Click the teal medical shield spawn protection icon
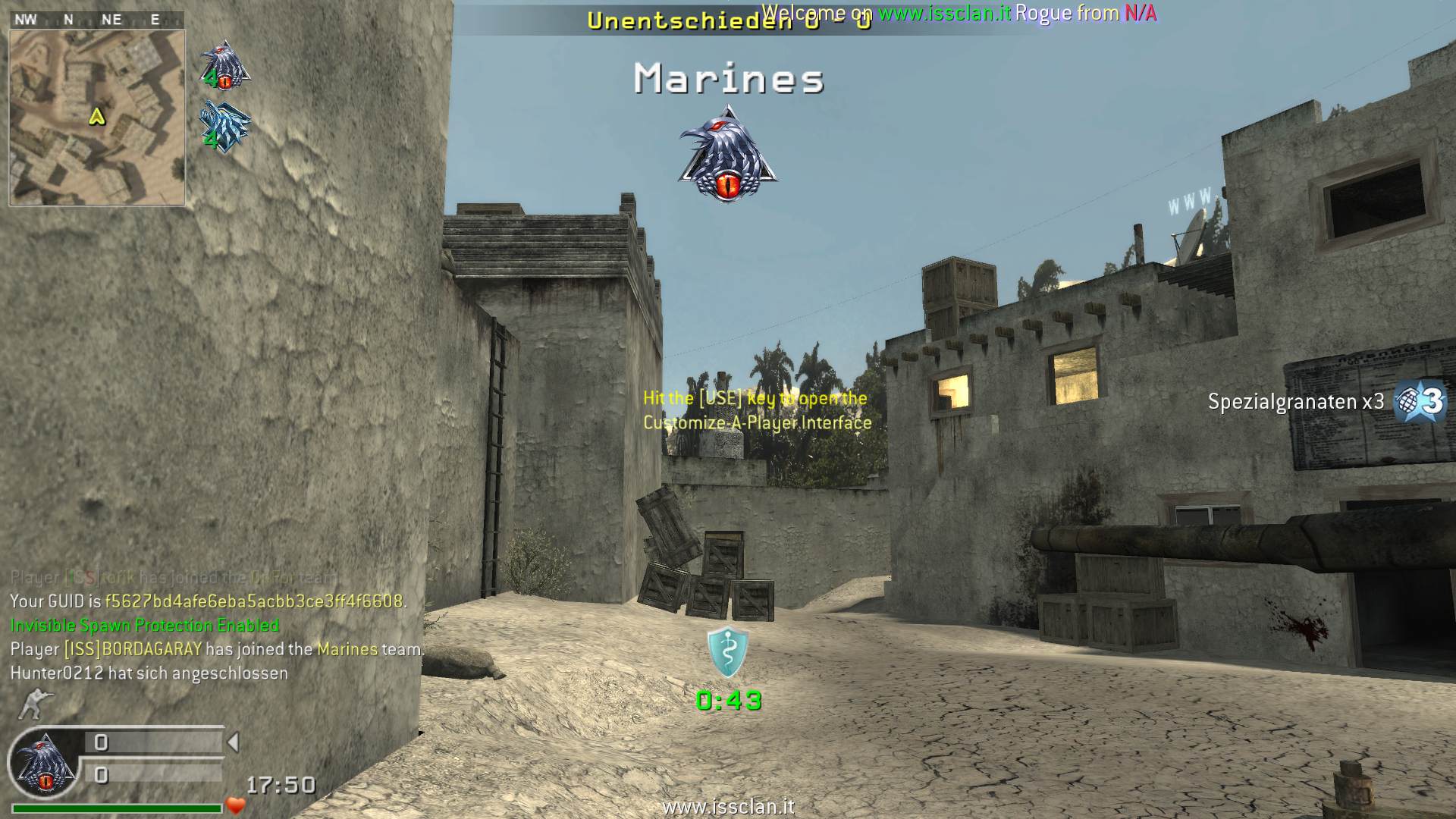The image size is (1456, 819). coord(728,651)
